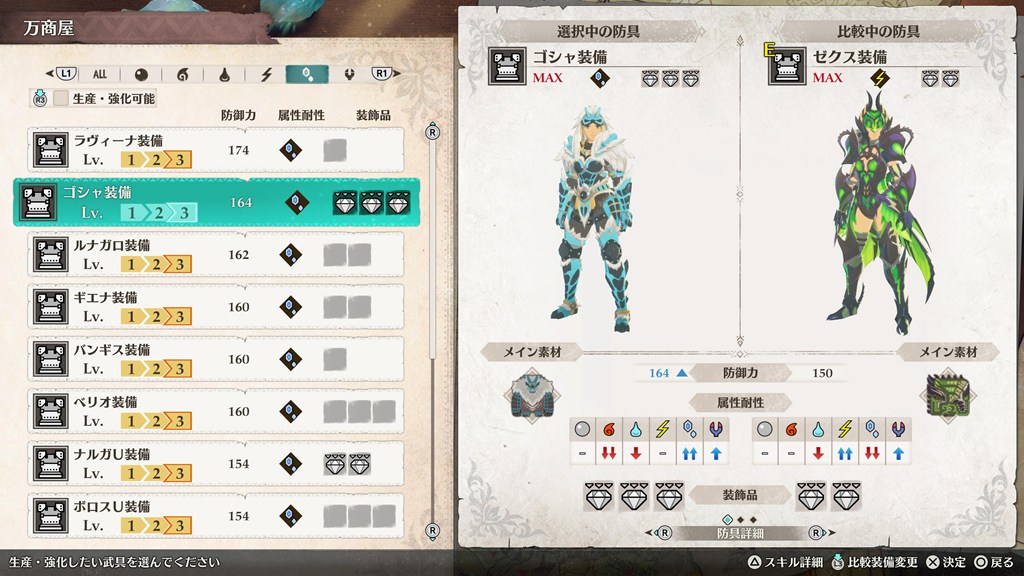Select the ナルガU装備 armor row
This screenshot has width=1024, height=576.
[x=216, y=462]
